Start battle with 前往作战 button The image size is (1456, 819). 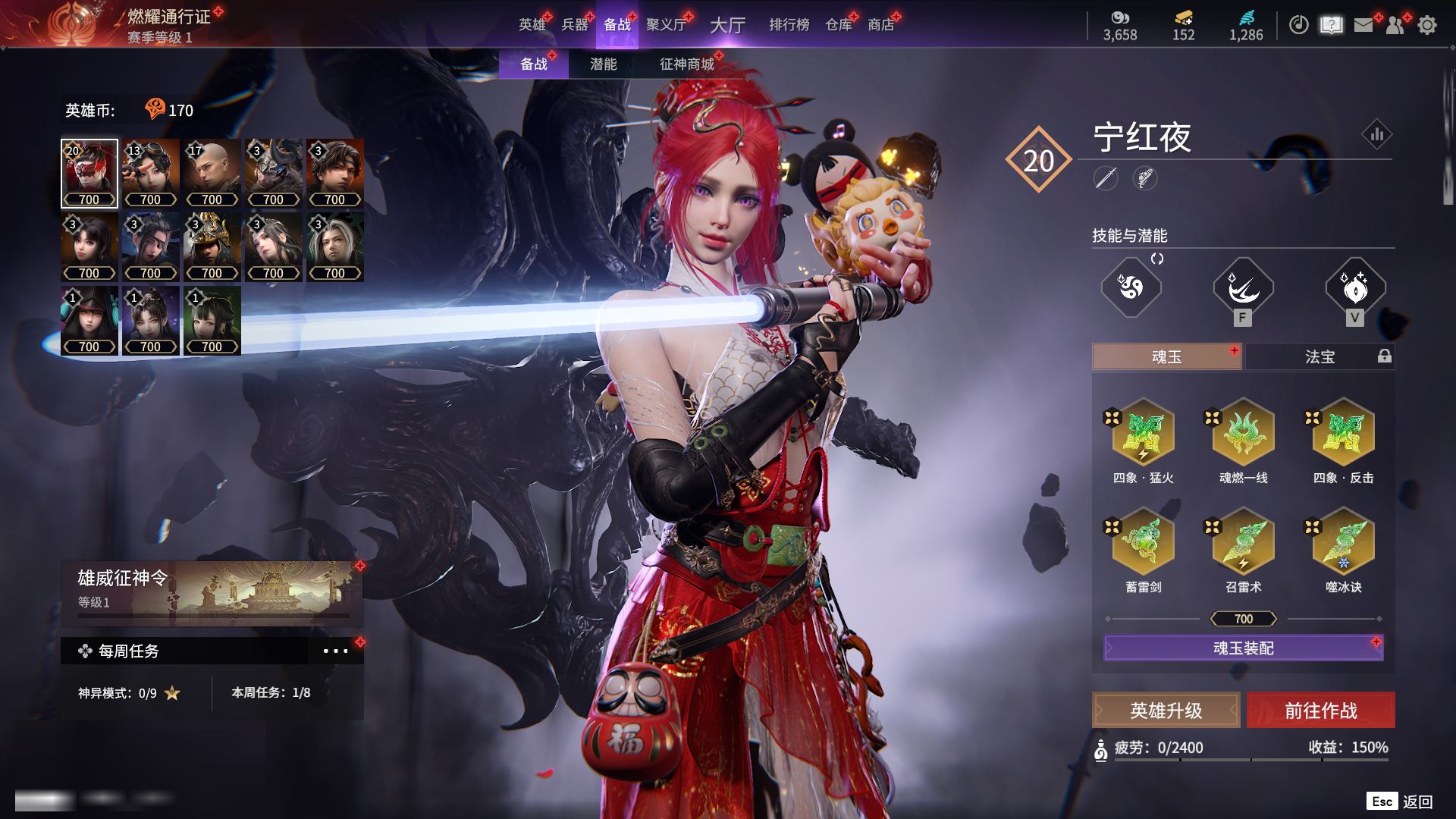(1320, 711)
